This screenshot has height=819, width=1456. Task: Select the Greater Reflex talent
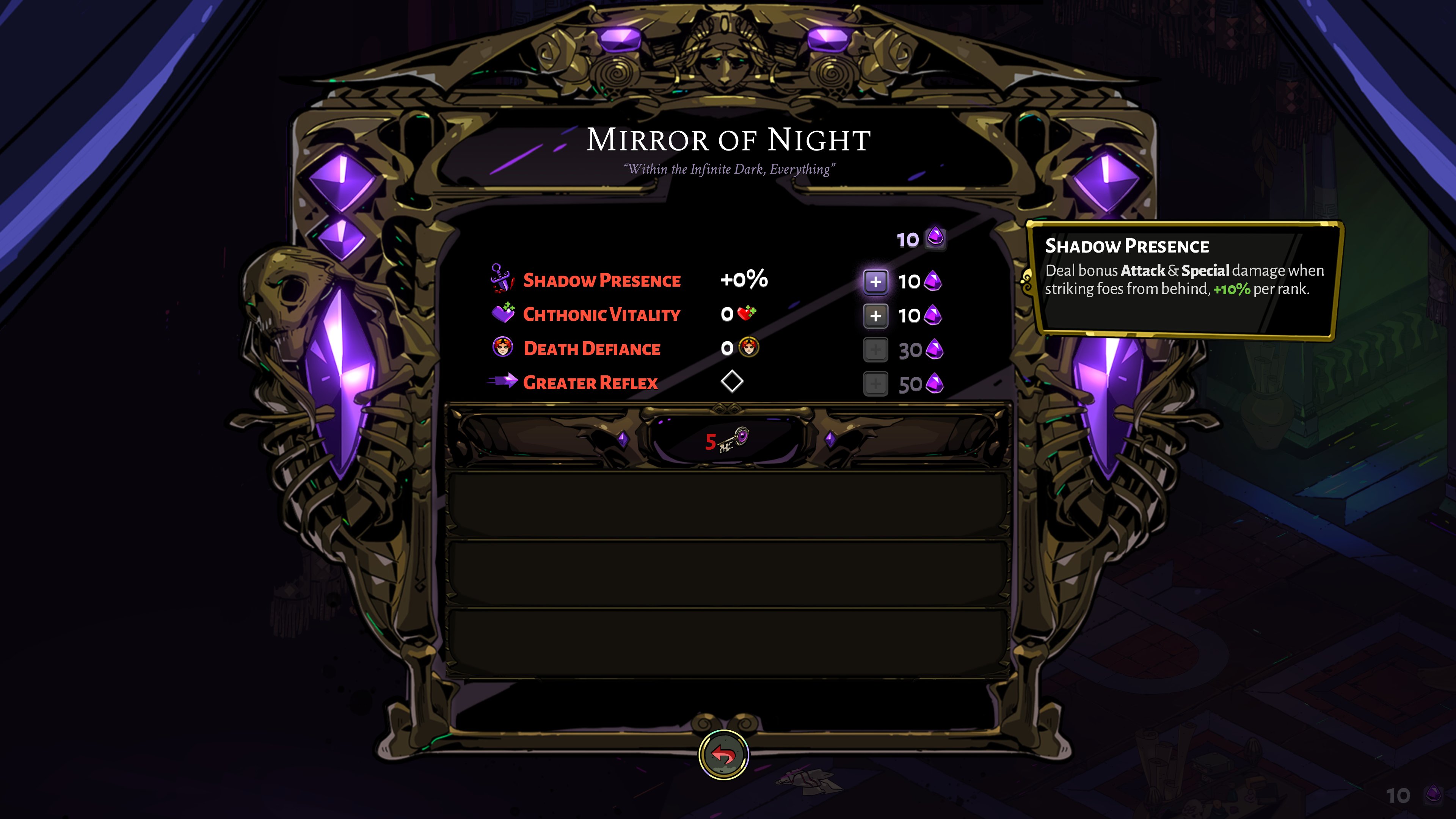click(x=590, y=383)
